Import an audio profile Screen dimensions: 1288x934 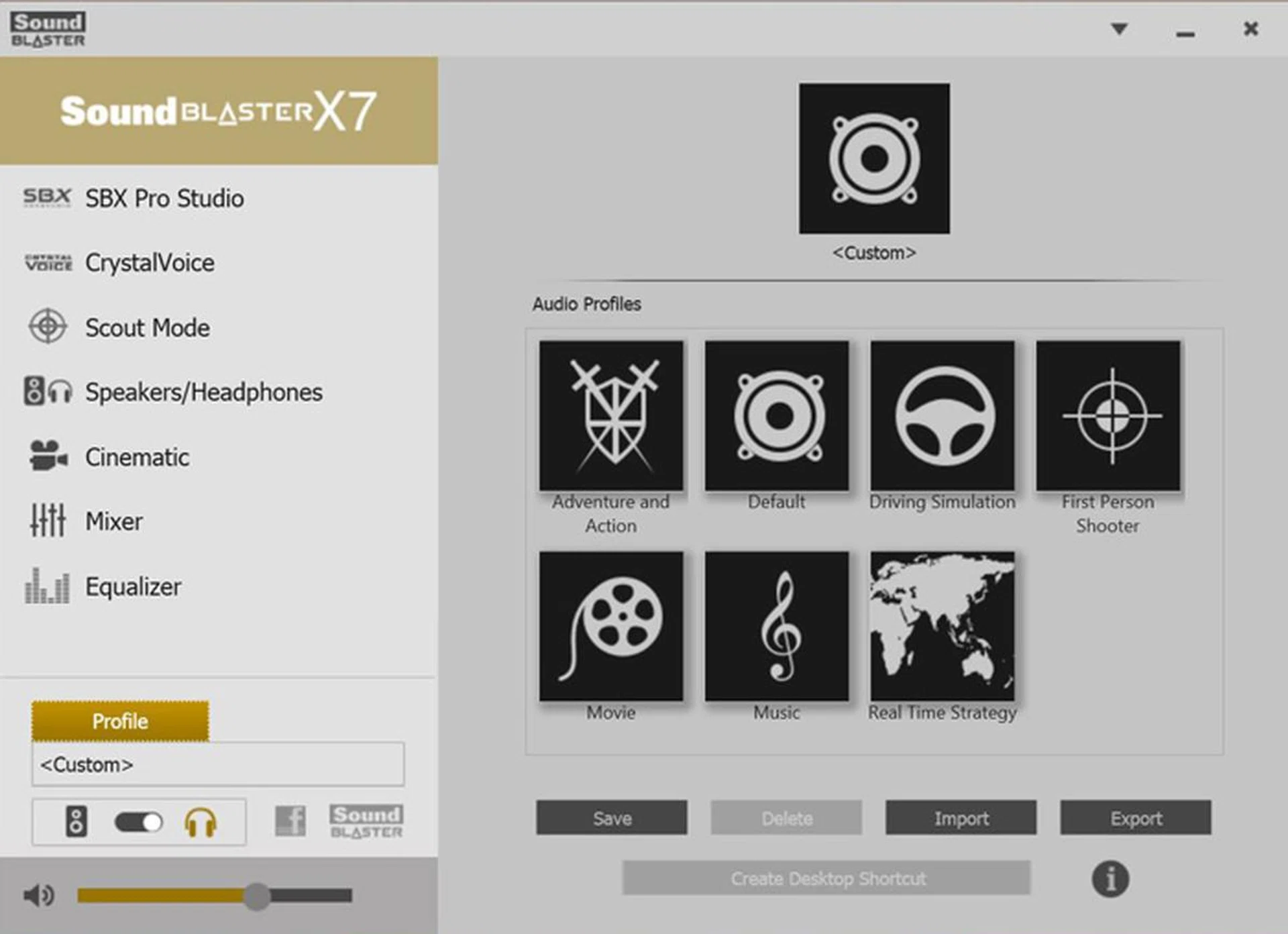click(x=961, y=818)
